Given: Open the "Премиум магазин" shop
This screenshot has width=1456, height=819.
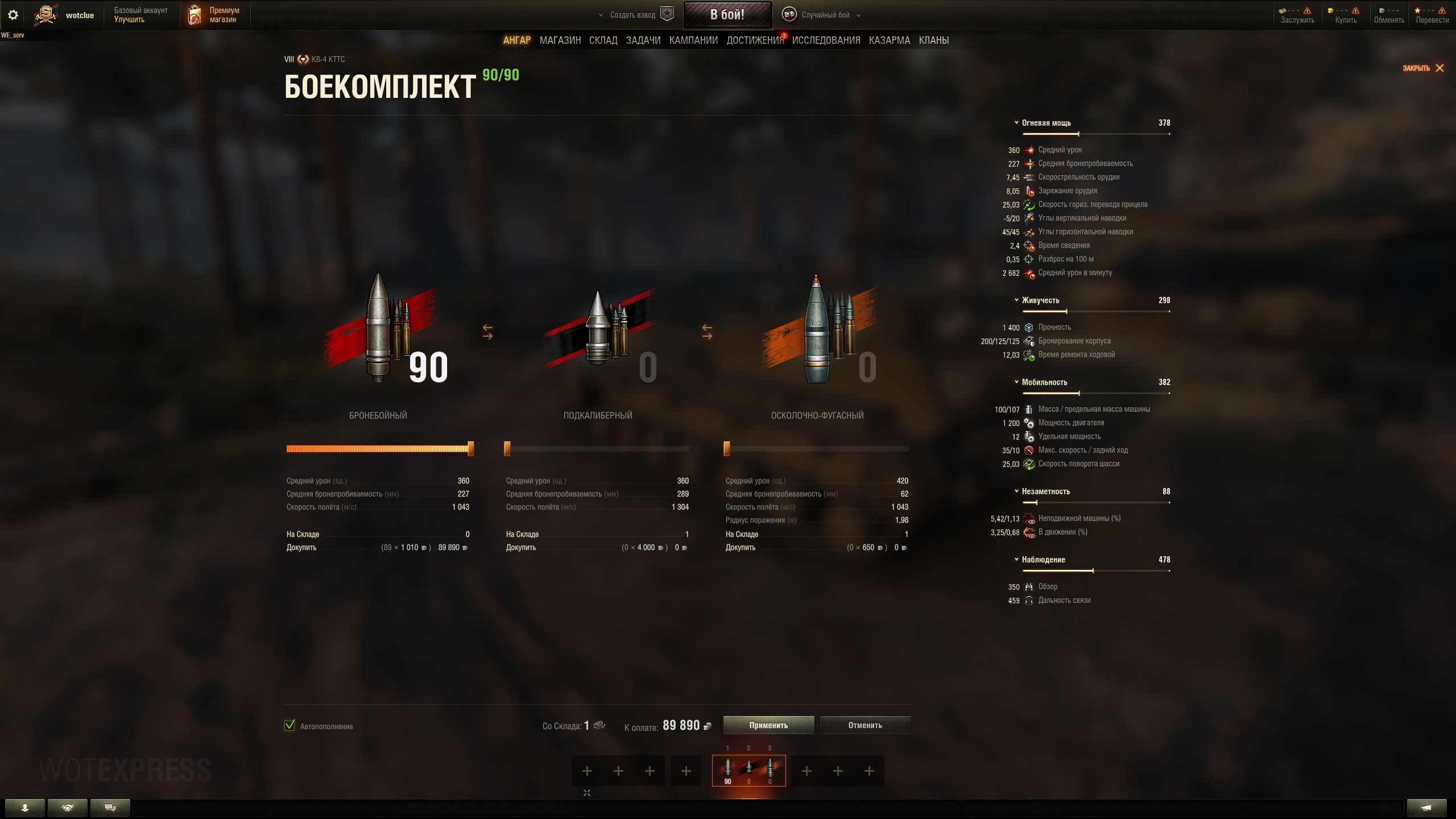Looking at the screenshot, I should coord(214,15).
